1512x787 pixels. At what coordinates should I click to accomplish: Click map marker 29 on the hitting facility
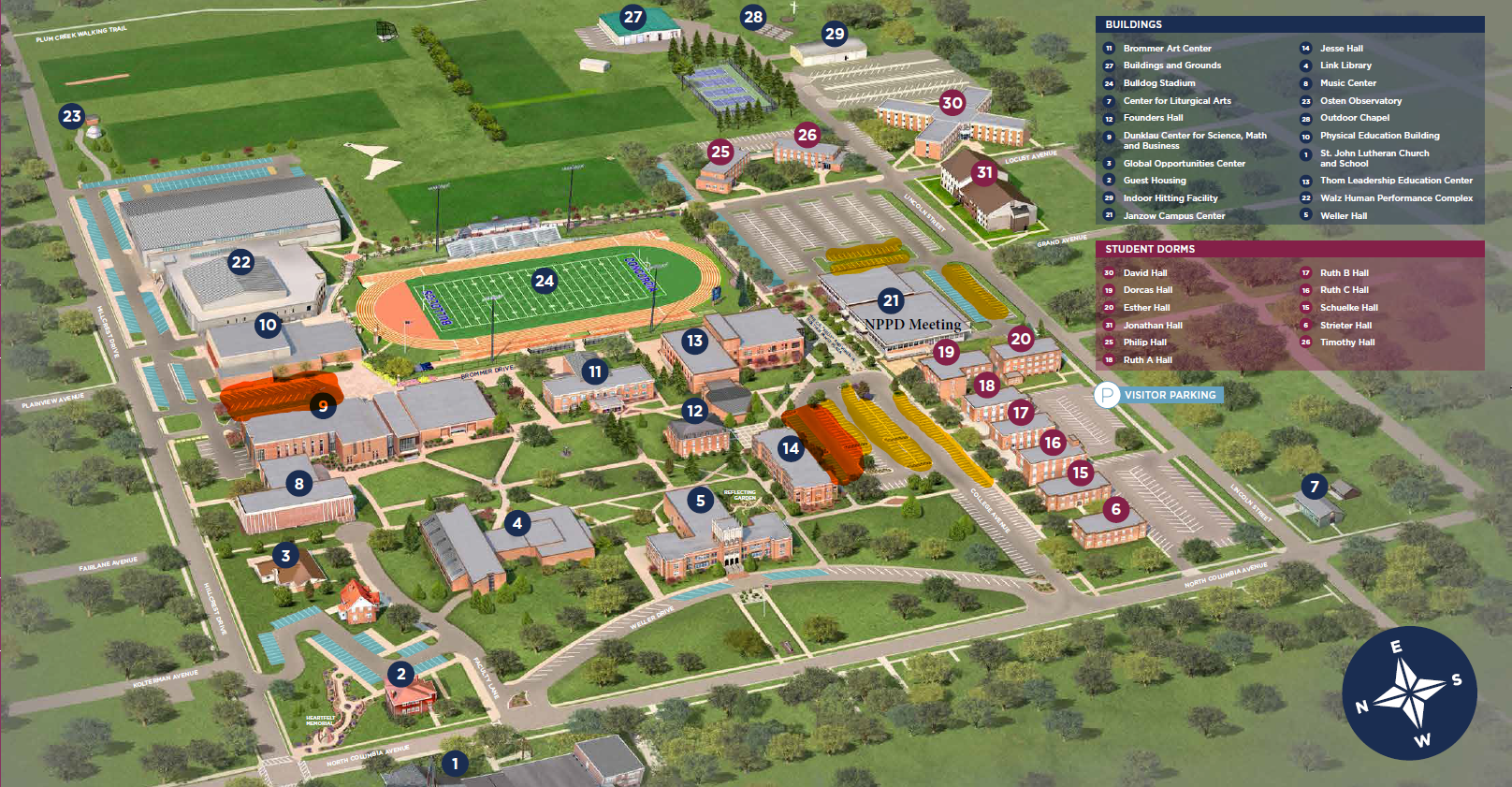[x=835, y=34]
